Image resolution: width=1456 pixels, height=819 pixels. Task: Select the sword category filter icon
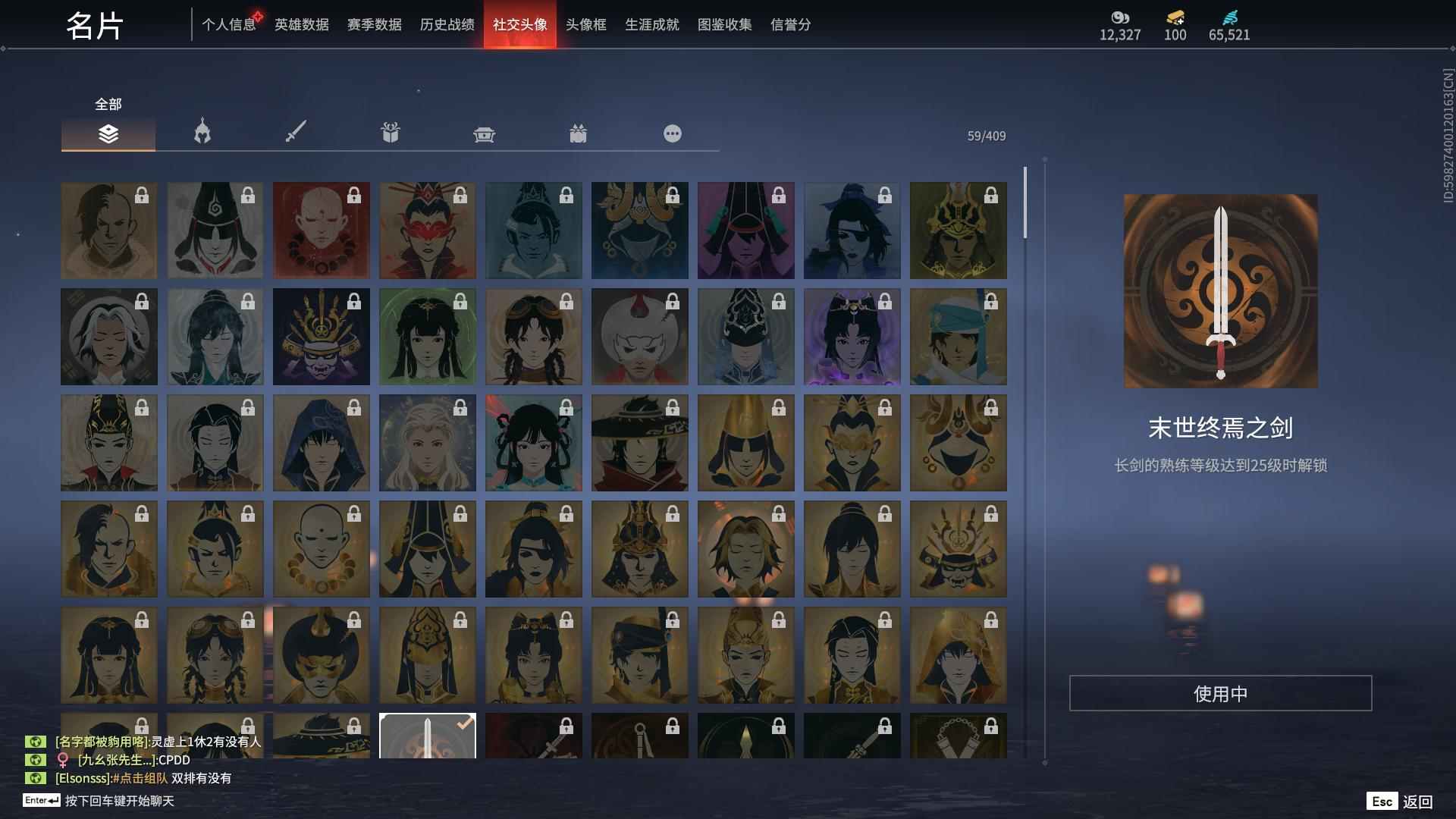click(x=296, y=133)
